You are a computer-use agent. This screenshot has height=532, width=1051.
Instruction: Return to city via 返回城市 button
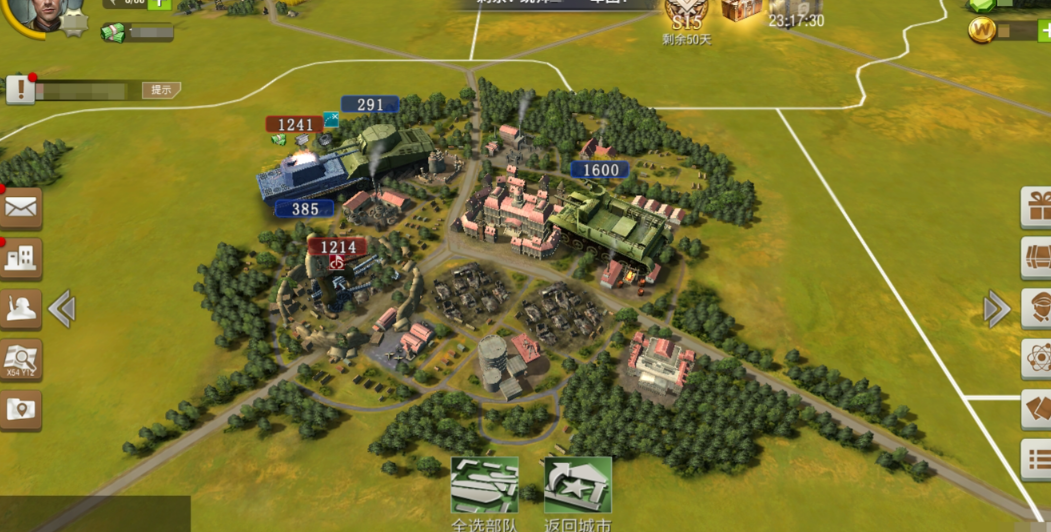click(x=577, y=487)
